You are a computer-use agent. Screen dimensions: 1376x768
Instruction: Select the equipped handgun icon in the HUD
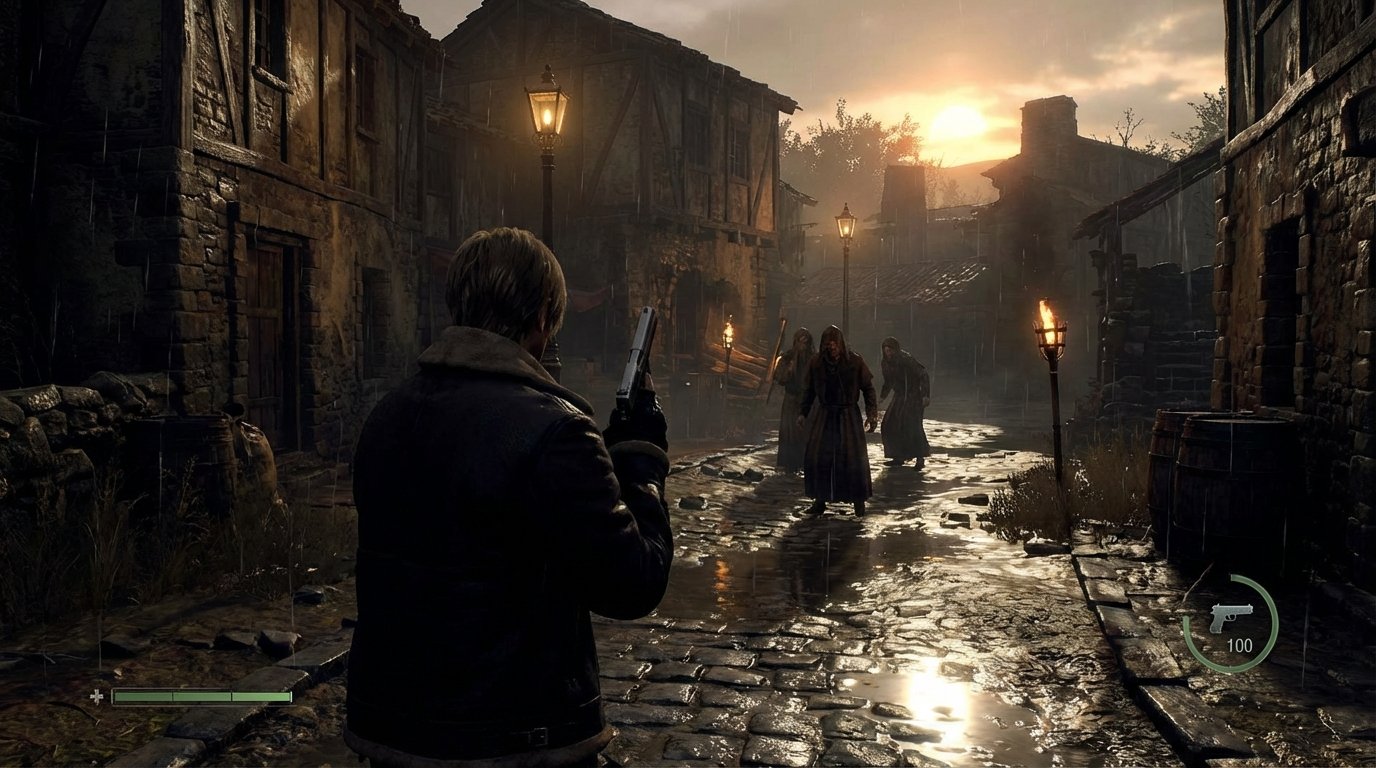[x=1230, y=618]
